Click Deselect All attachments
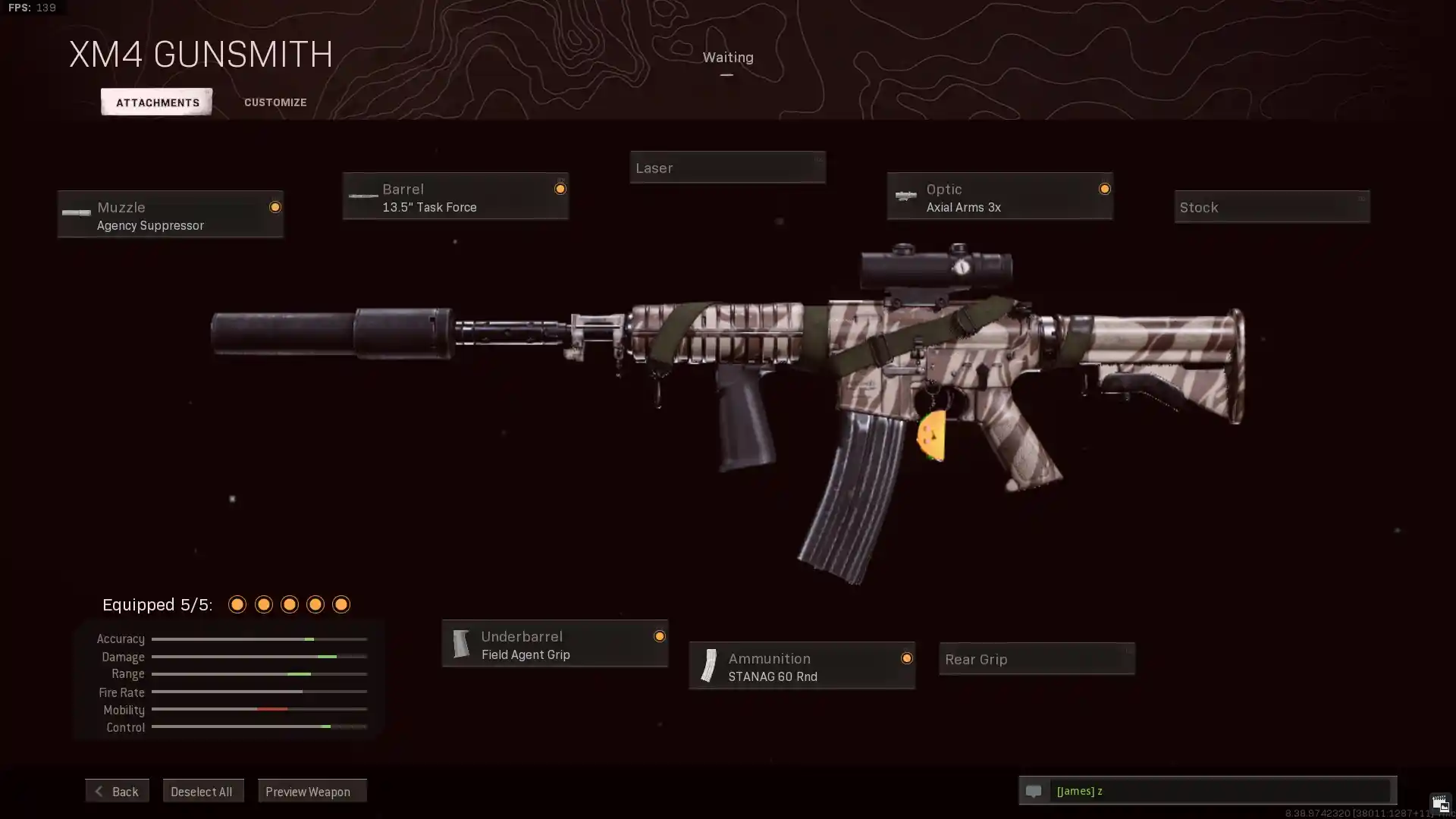Viewport: 1456px width, 819px height. (202, 791)
